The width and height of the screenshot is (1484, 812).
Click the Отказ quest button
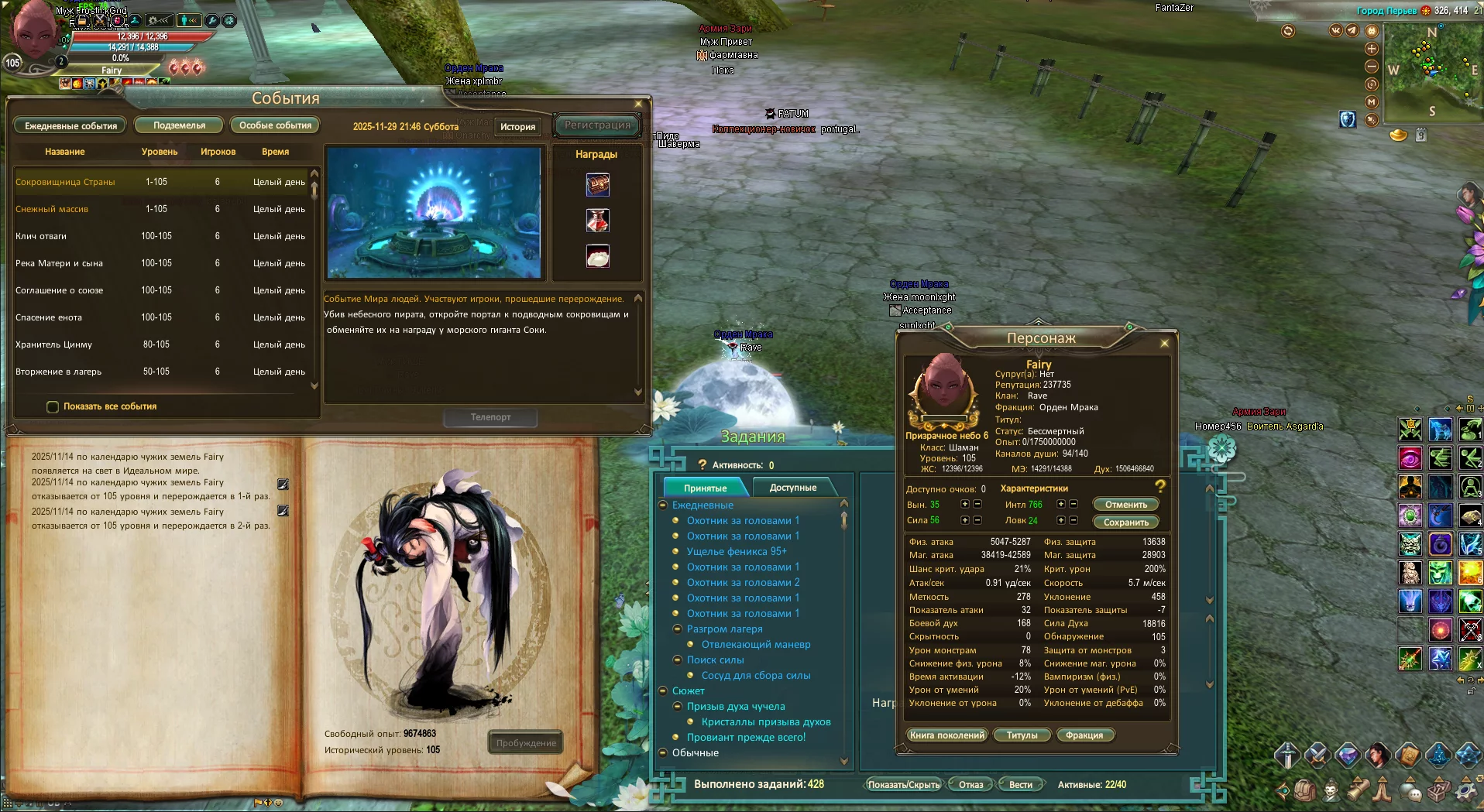[970, 785]
